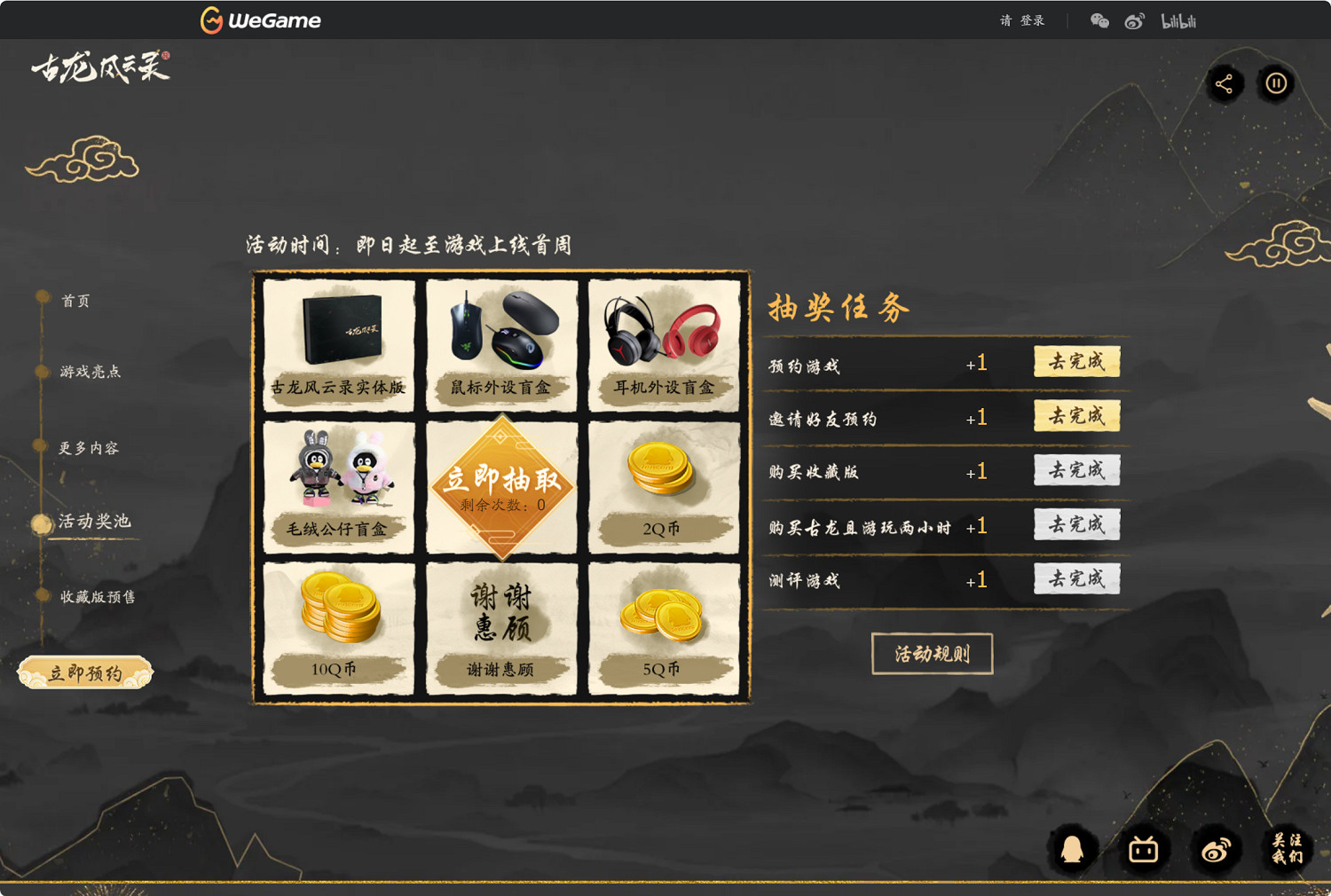
Task: Open the Weibo icon in the top bar
Action: point(1135,20)
